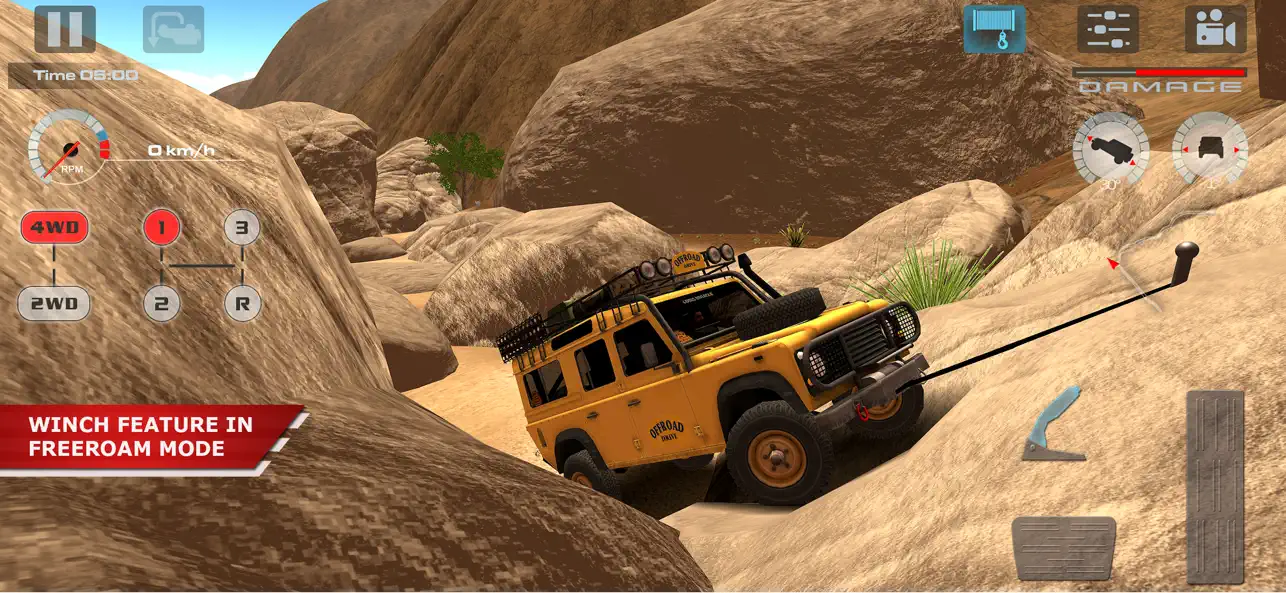Switch camera view with camera icon

click(x=1215, y=29)
